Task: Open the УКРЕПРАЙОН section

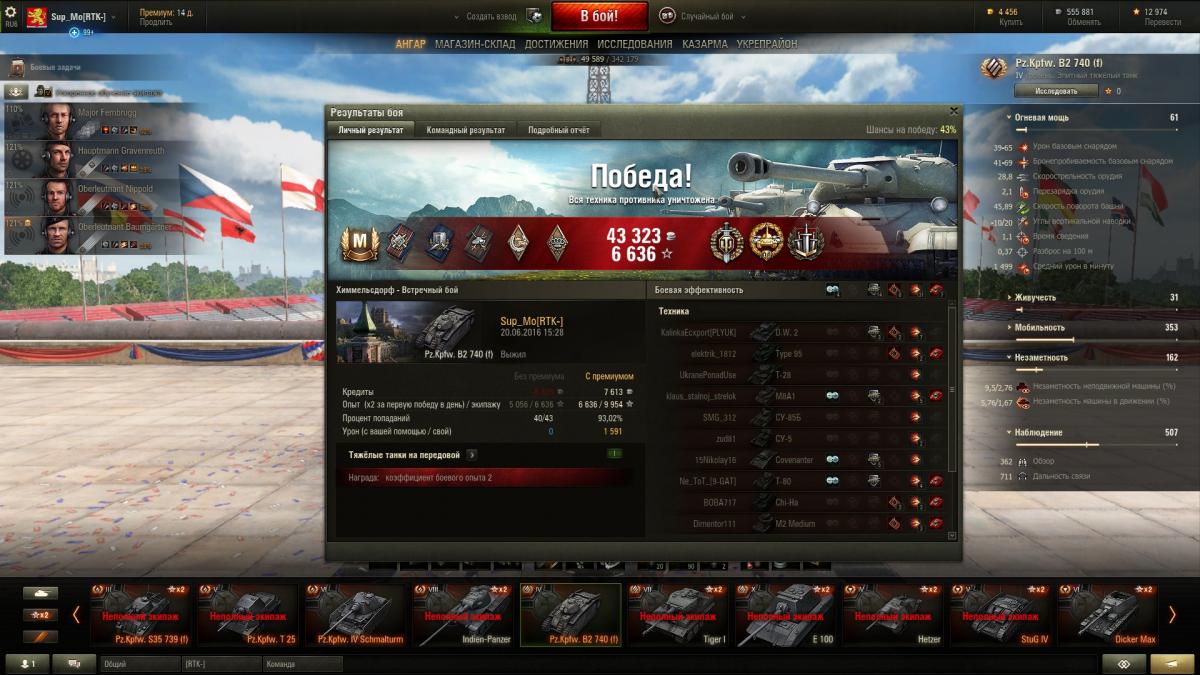Action: coord(767,44)
